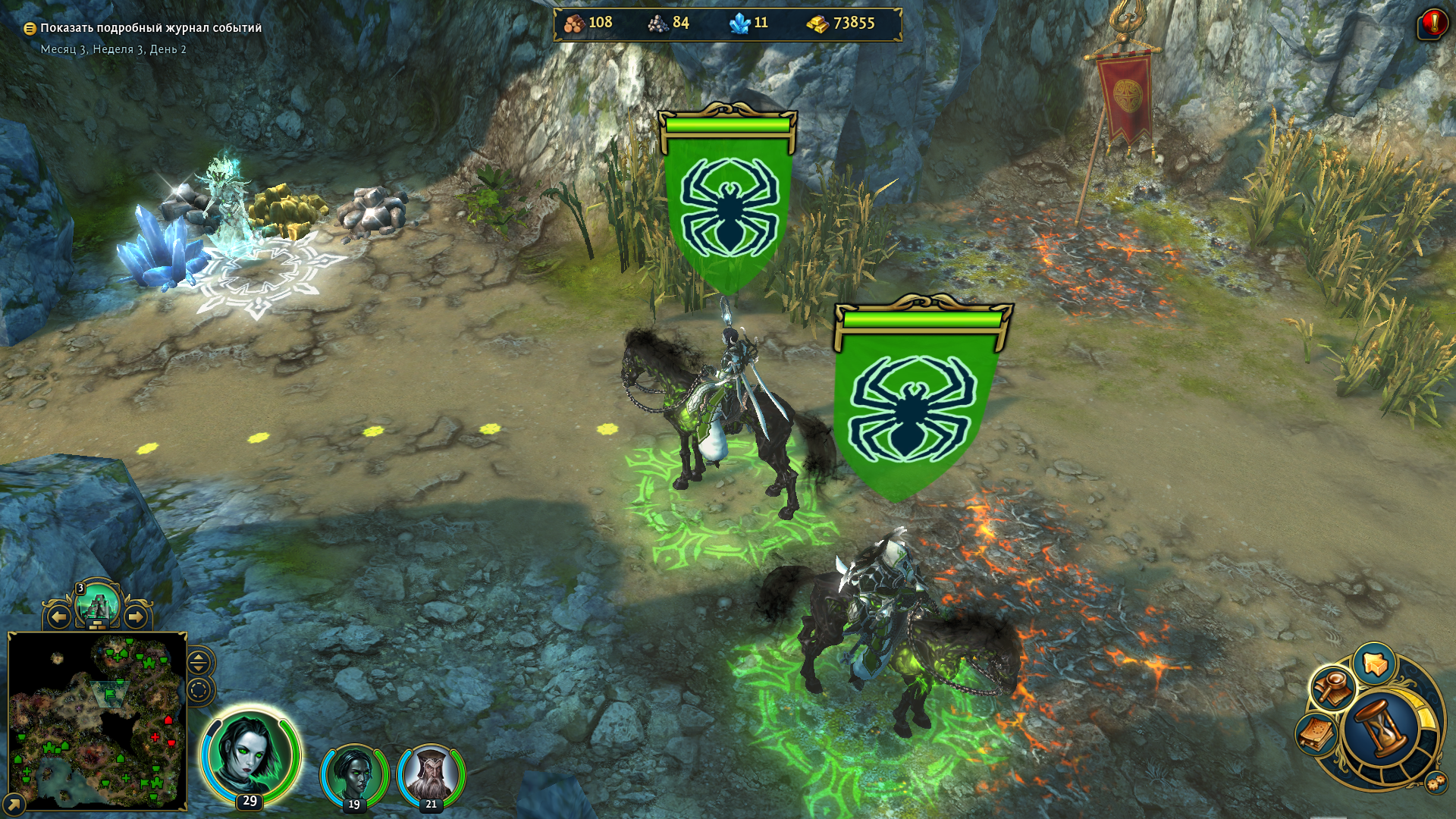The height and width of the screenshot is (819, 1456).
Task: Open game options with gears icon
Action: pos(1436,783)
